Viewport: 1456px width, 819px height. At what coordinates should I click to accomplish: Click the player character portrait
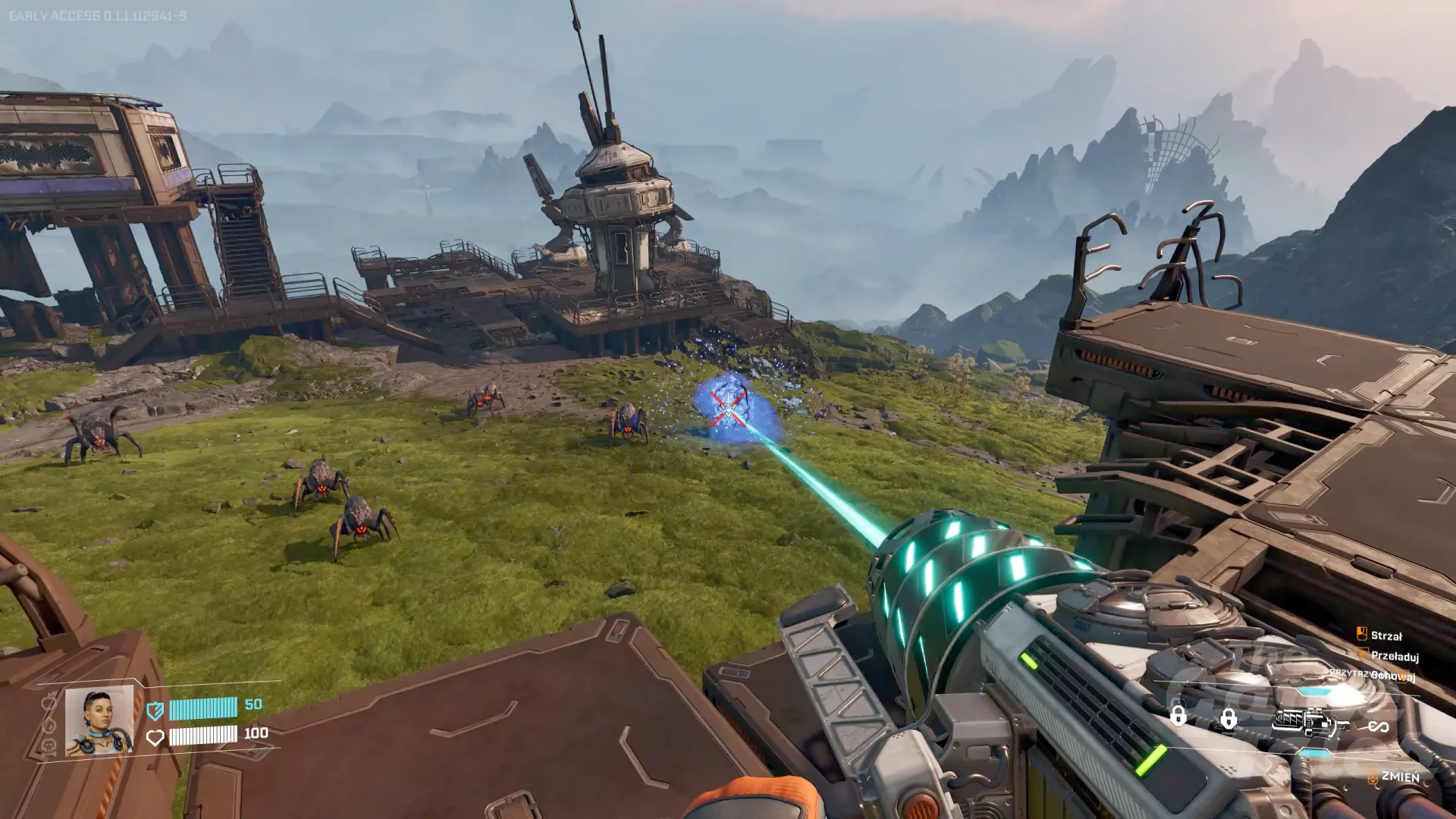(99, 721)
